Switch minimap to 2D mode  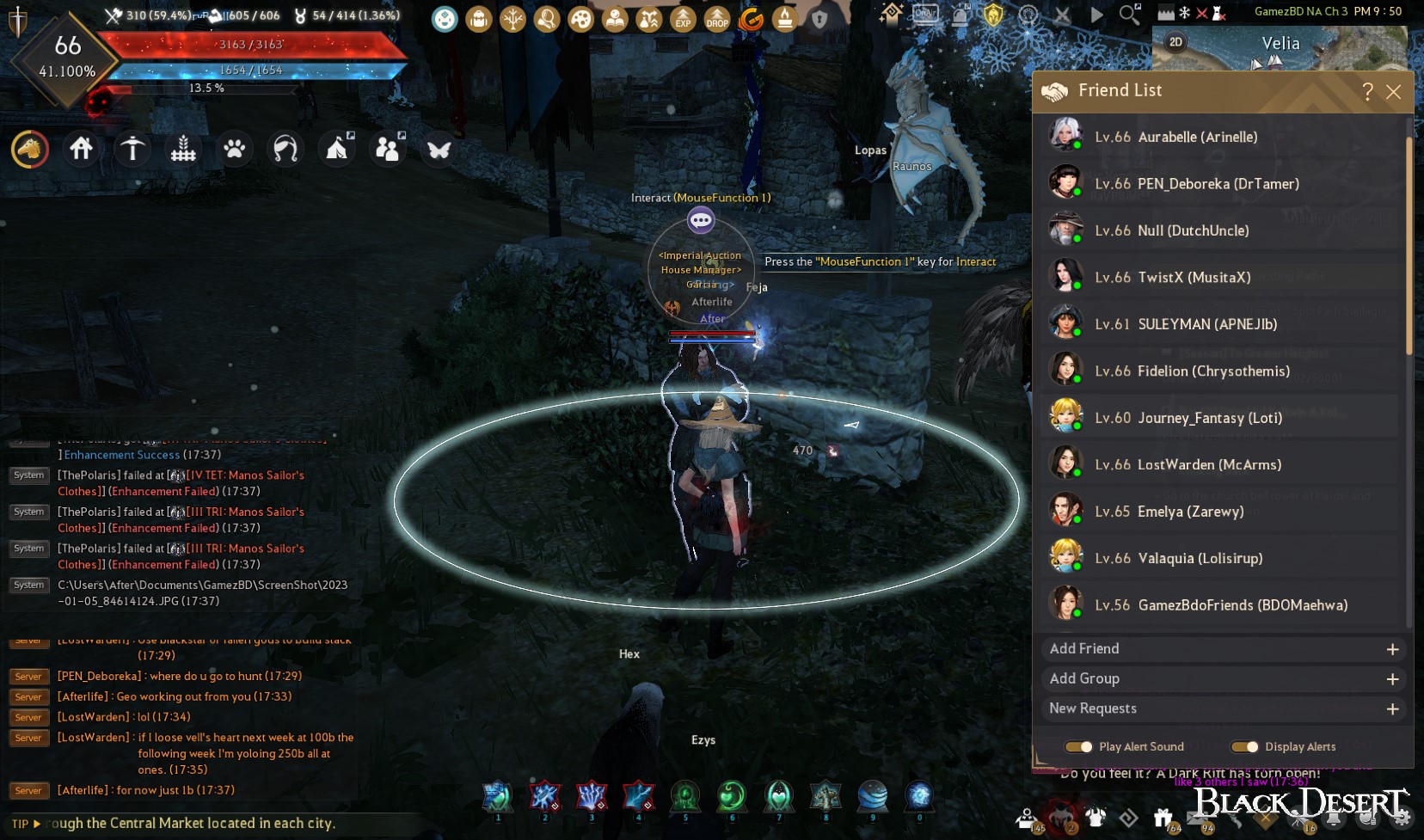pos(1175,42)
